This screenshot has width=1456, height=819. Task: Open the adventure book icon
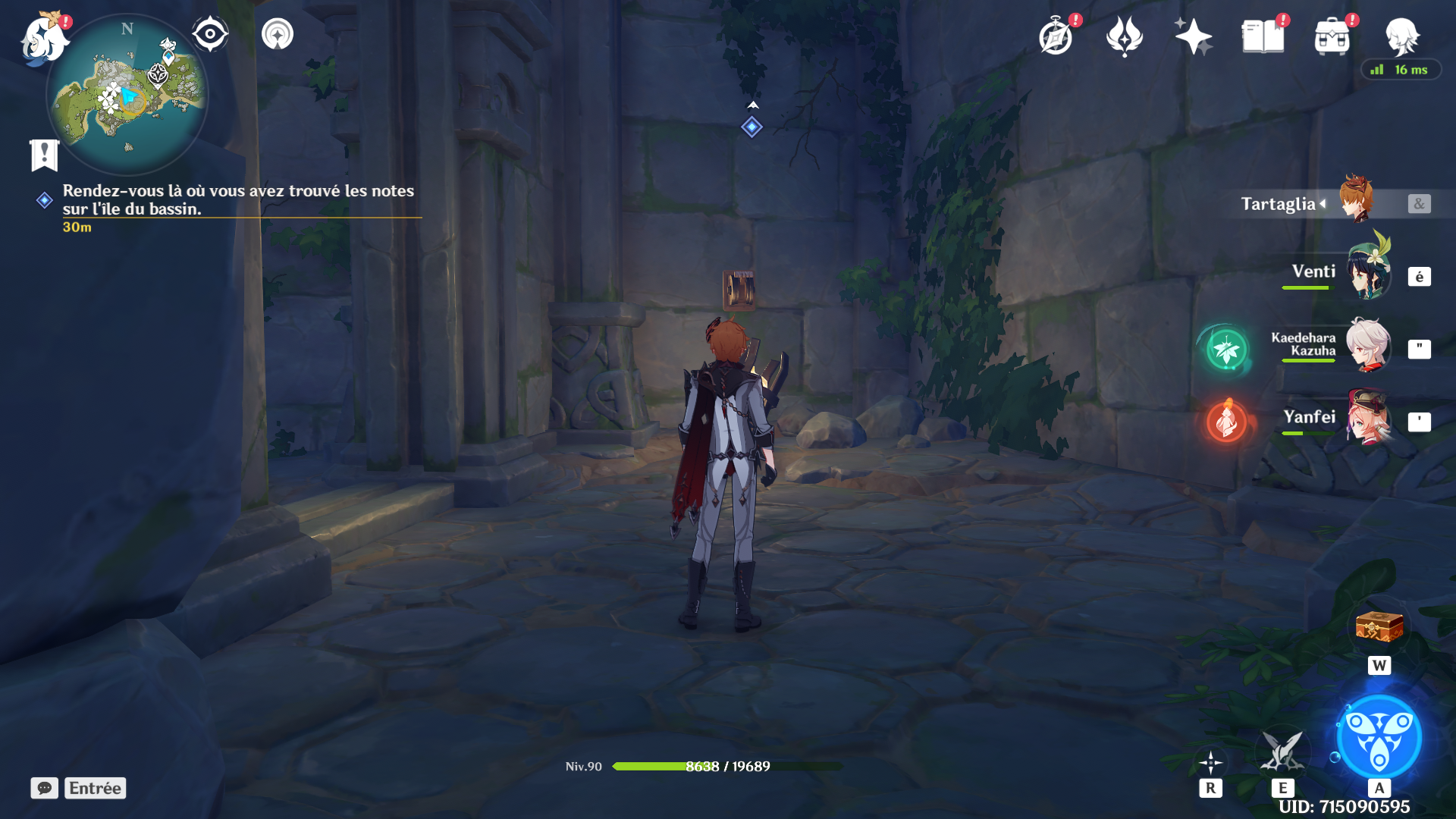[x=1263, y=36]
